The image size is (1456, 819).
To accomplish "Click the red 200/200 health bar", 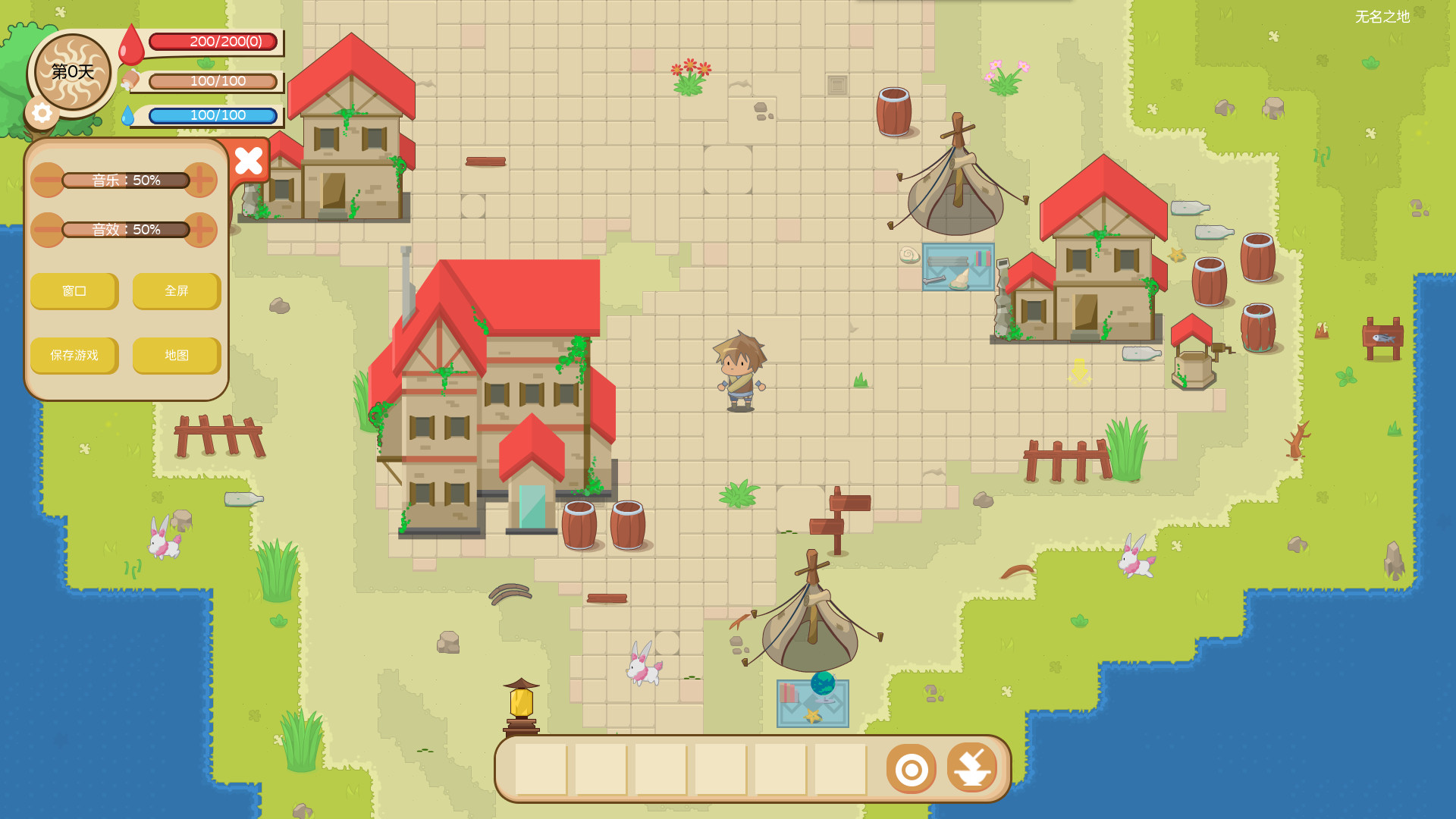I will [215, 43].
